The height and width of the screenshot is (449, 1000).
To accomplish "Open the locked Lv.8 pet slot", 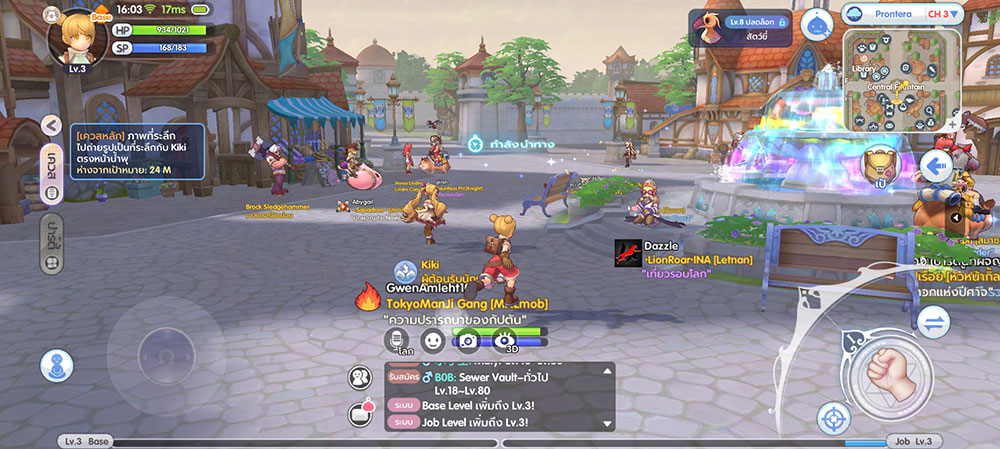I will click(x=741, y=27).
